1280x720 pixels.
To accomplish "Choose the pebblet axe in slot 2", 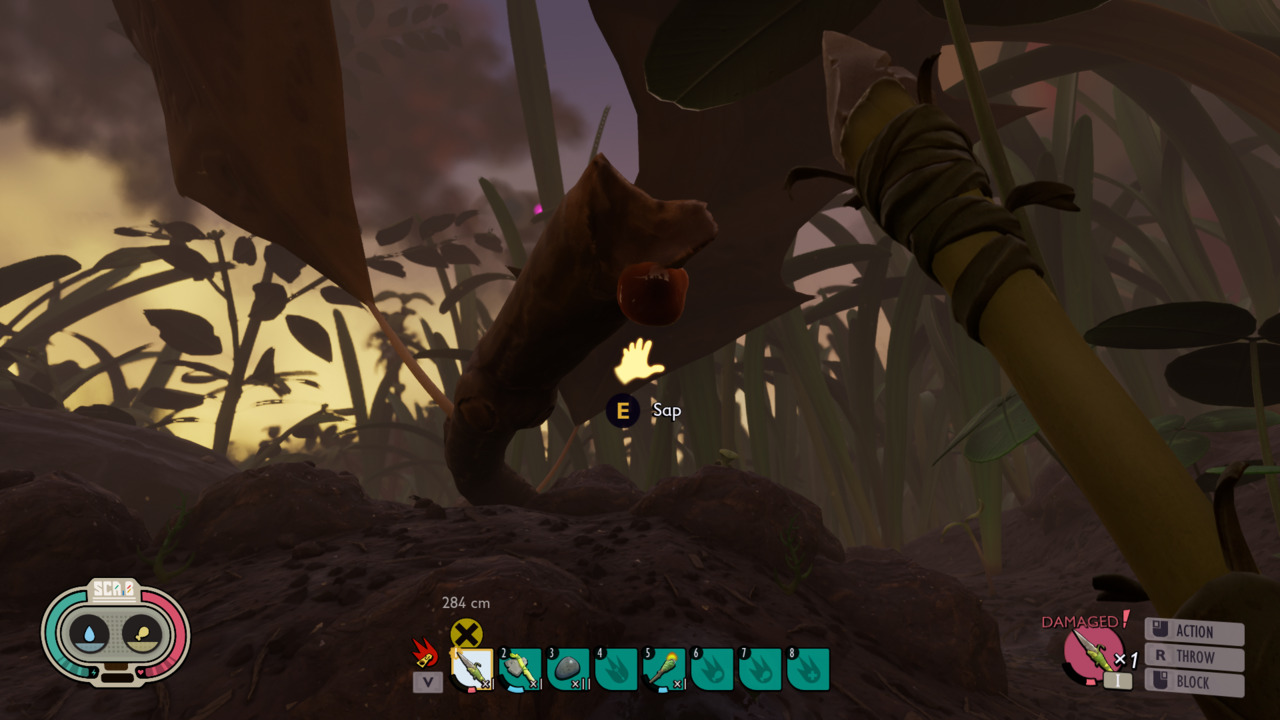I will (x=520, y=669).
